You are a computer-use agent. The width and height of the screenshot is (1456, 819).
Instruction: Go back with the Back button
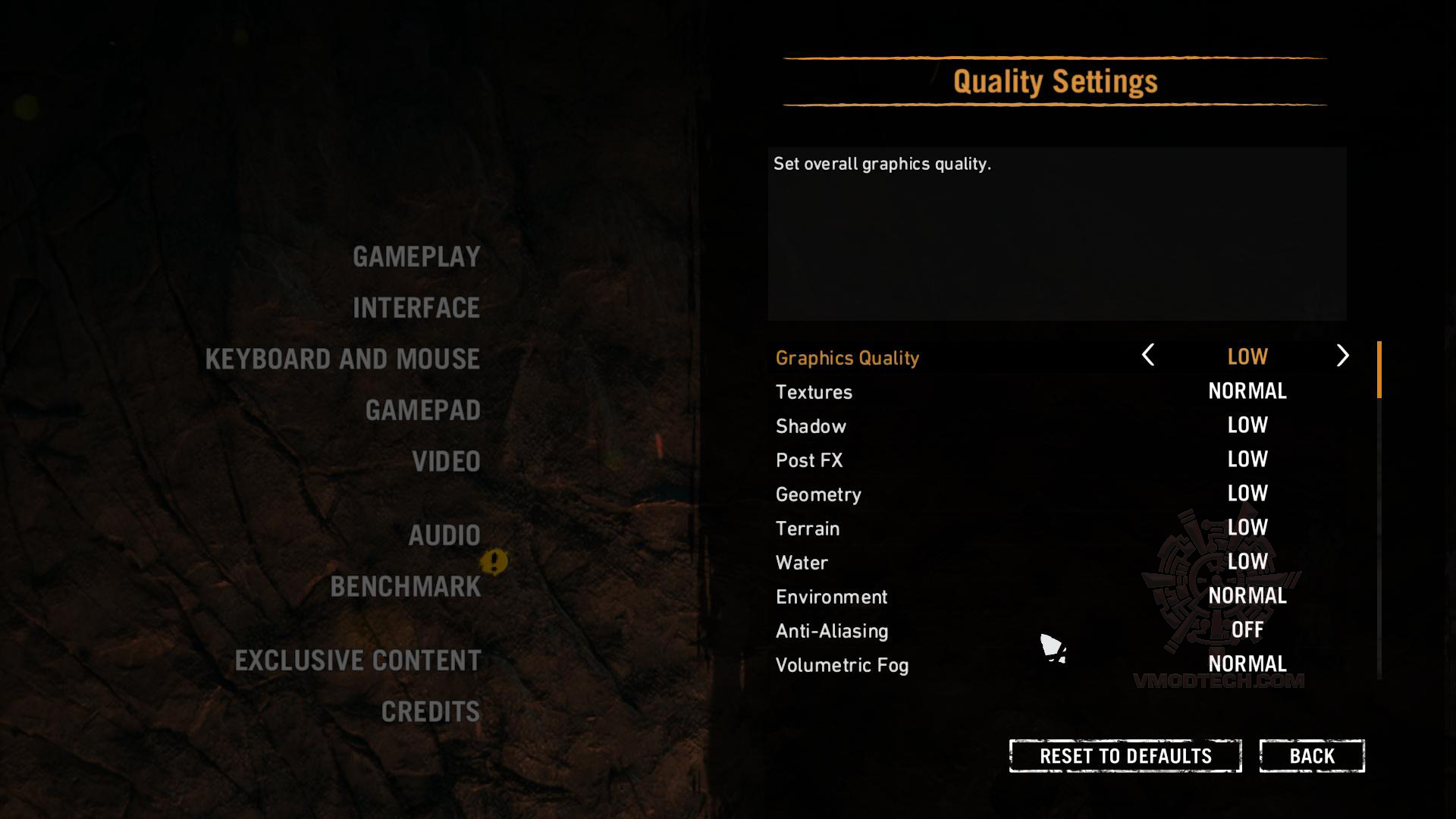tap(1312, 756)
